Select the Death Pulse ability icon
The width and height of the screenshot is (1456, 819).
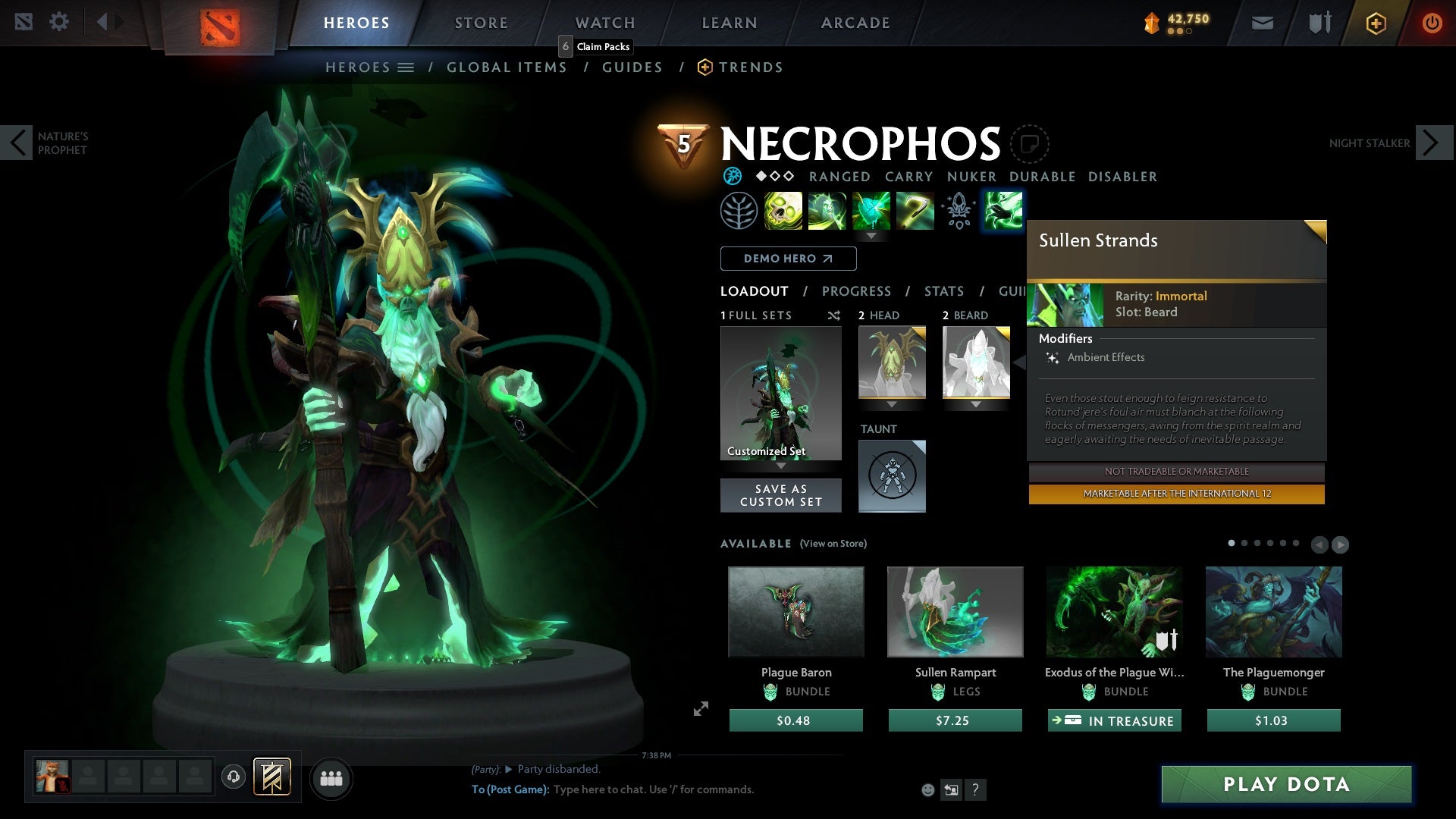coord(783,211)
